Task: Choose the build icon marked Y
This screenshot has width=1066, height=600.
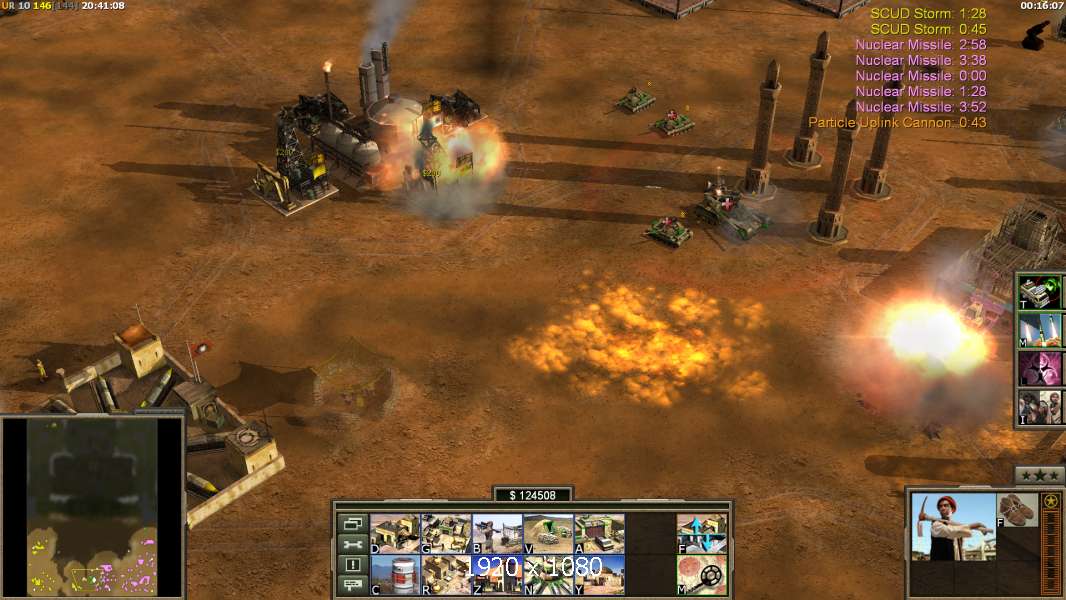Action: 599,574
